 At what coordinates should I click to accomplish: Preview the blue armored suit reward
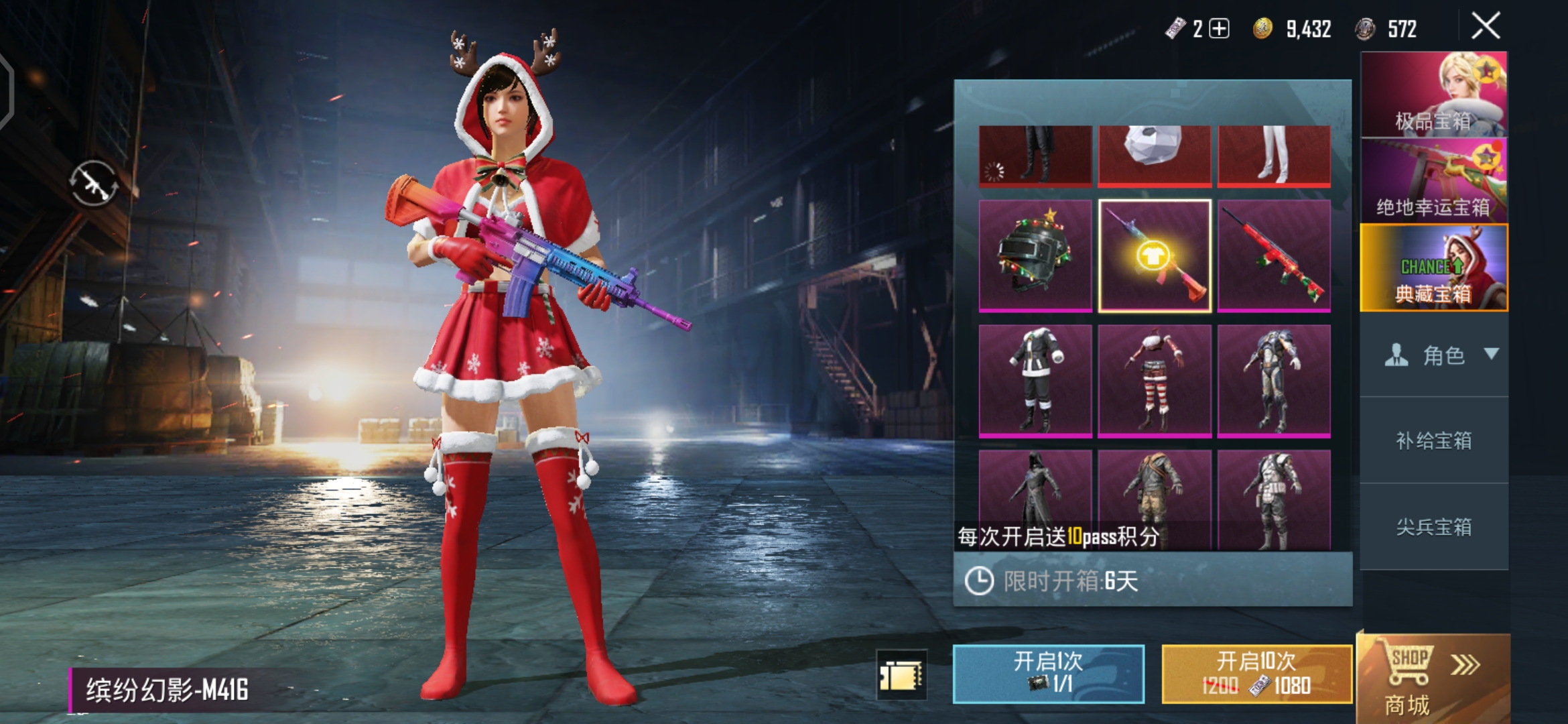coord(1274,381)
